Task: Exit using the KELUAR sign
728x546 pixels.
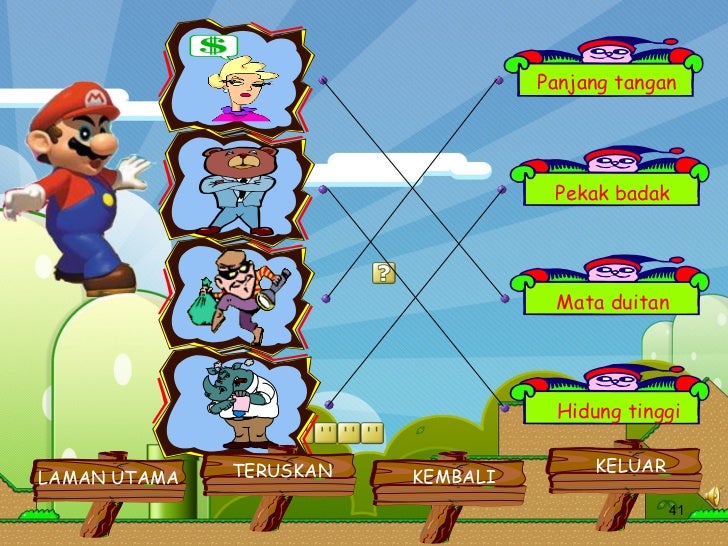Action: [630, 467]
